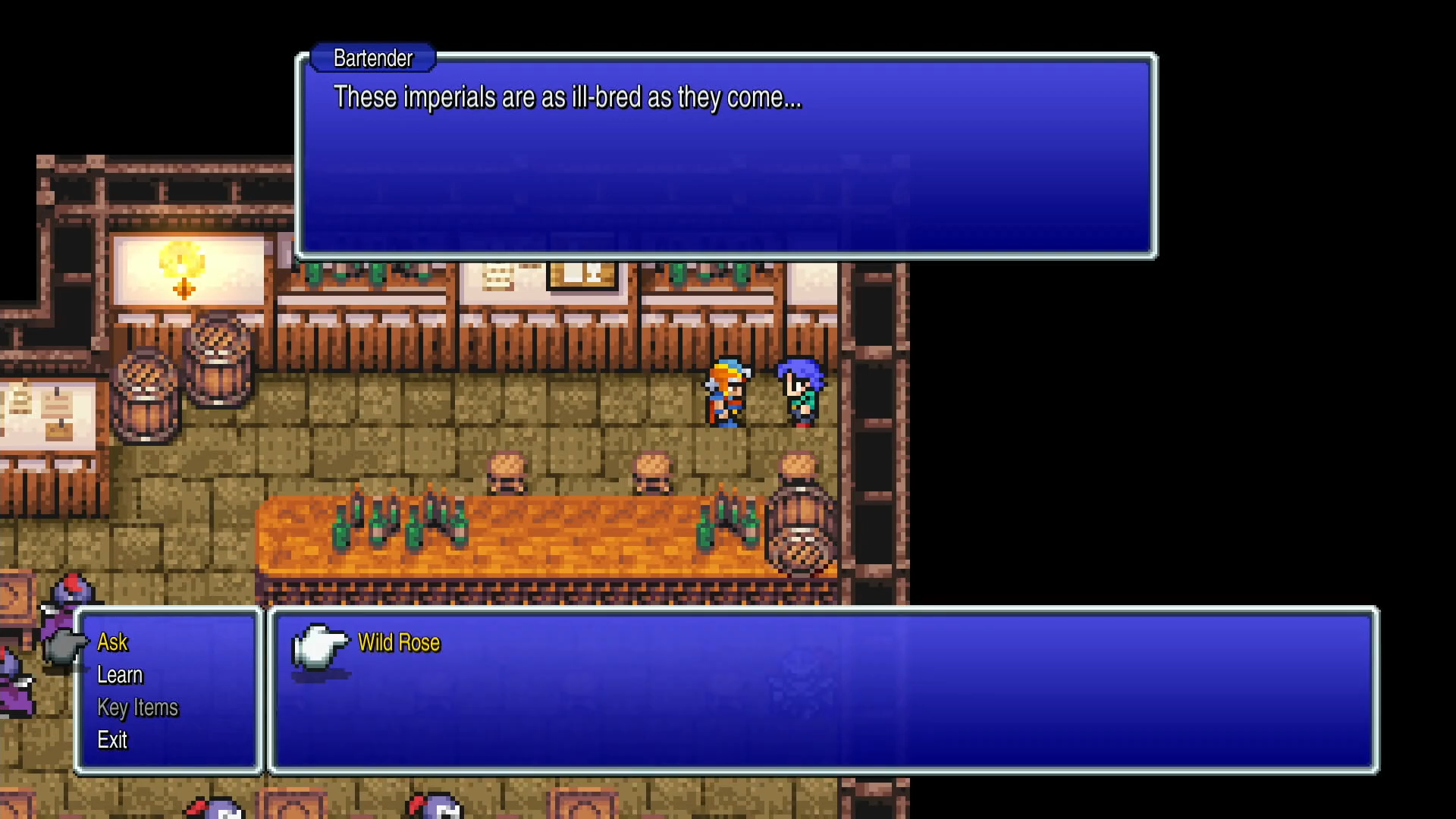The image size is (1456, 819).
Task: Expand the conversation options window
Action: pyautogui.click(x=168, y=690)
